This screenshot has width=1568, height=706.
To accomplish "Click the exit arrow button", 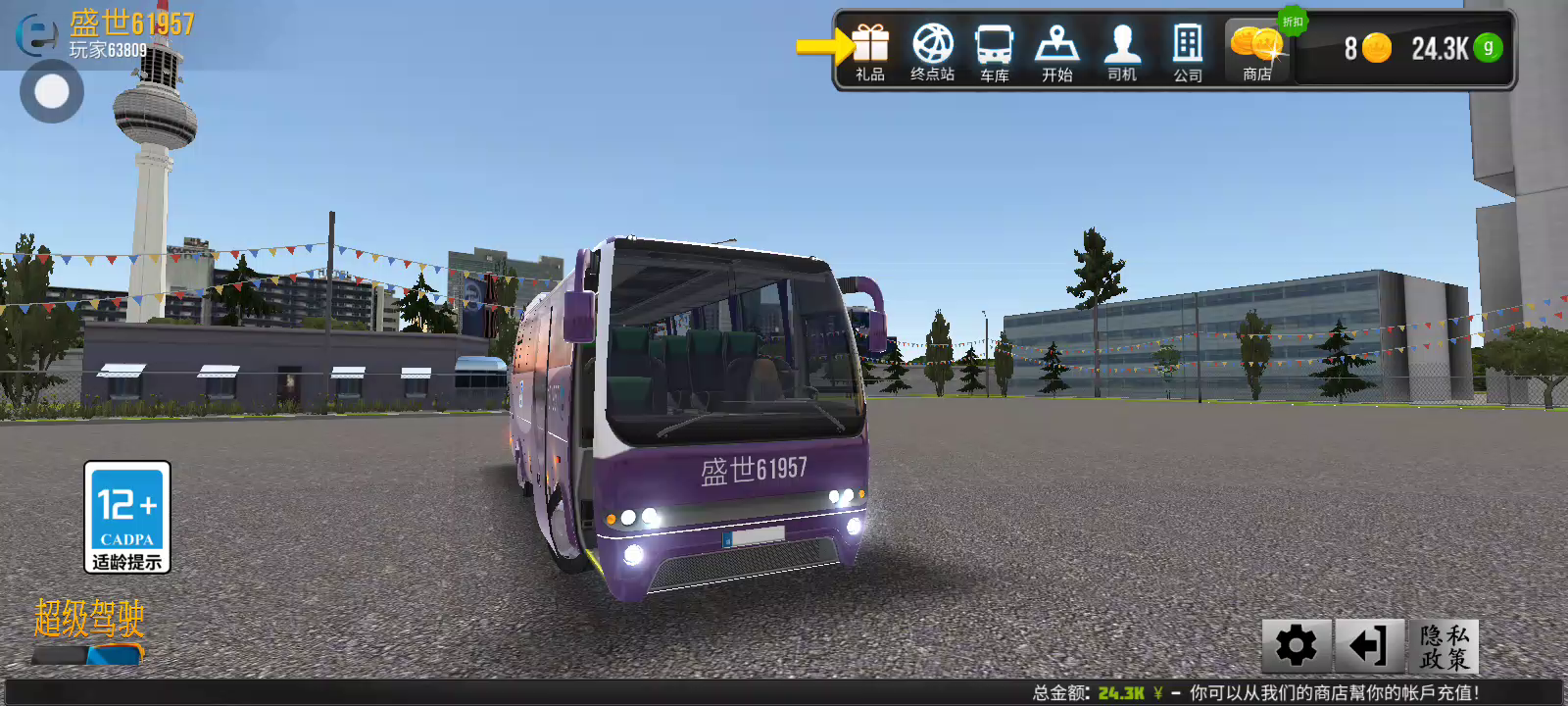I will click(x=1369, y=645).
